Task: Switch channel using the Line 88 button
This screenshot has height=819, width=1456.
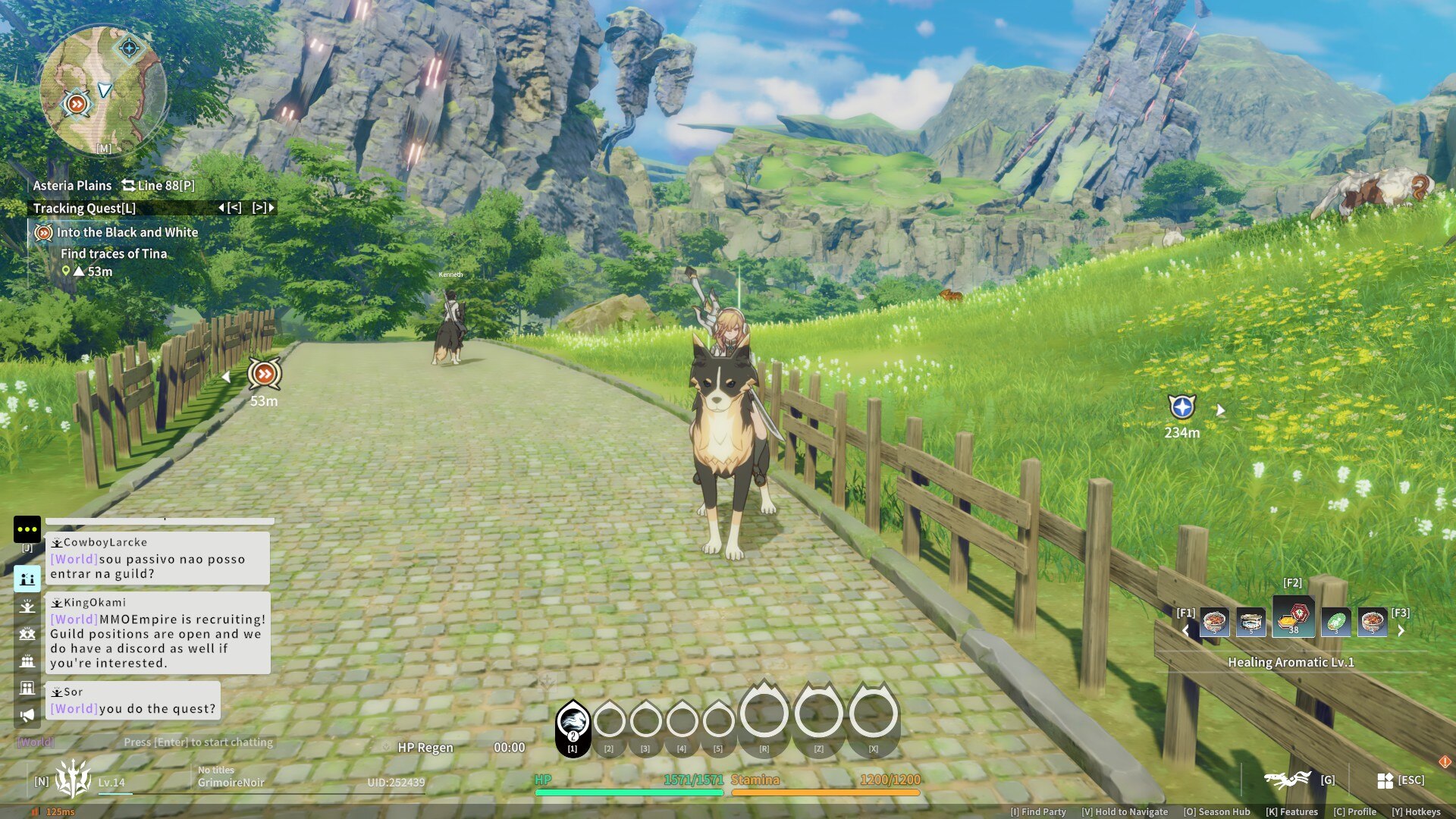Action: pyautogui.click(x=158, y=185)
